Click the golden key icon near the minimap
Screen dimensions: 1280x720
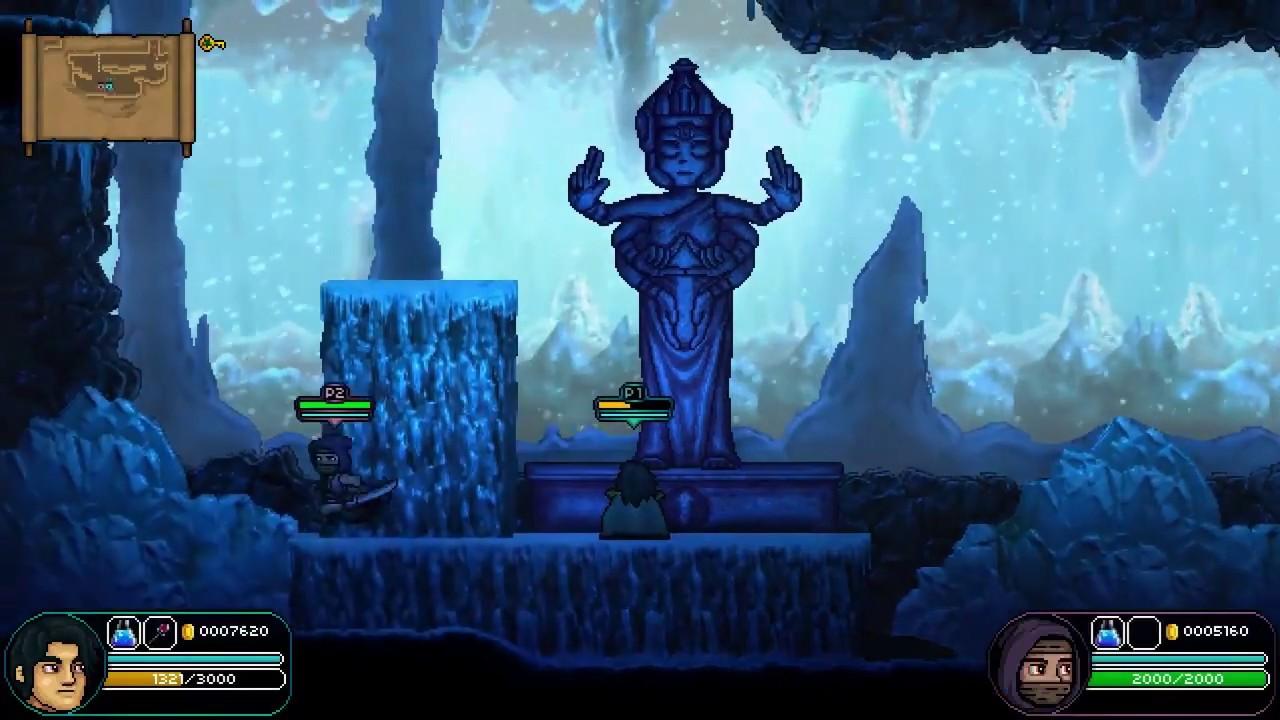coord(210,43)
